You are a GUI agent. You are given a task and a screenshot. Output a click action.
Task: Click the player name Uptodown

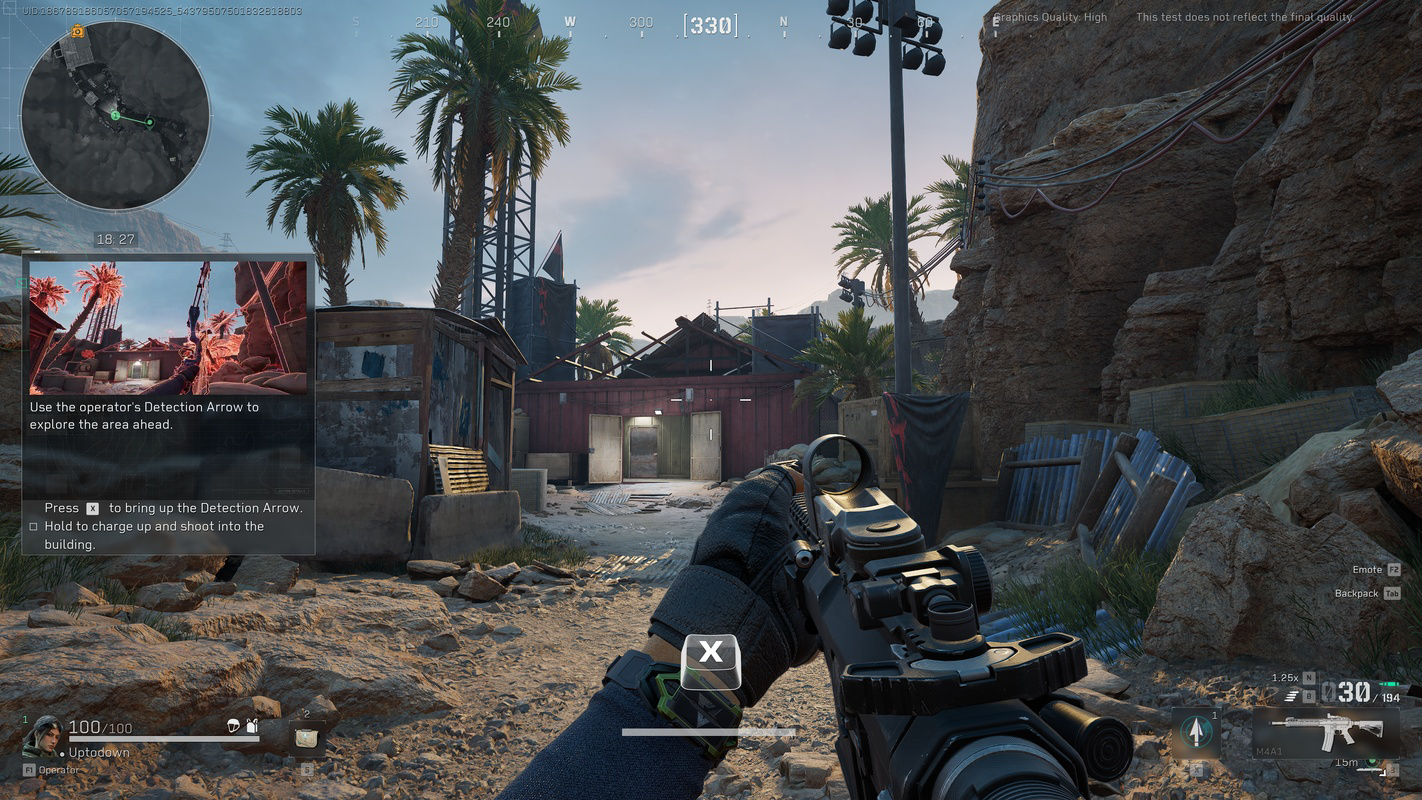click(x=97, y=752)
